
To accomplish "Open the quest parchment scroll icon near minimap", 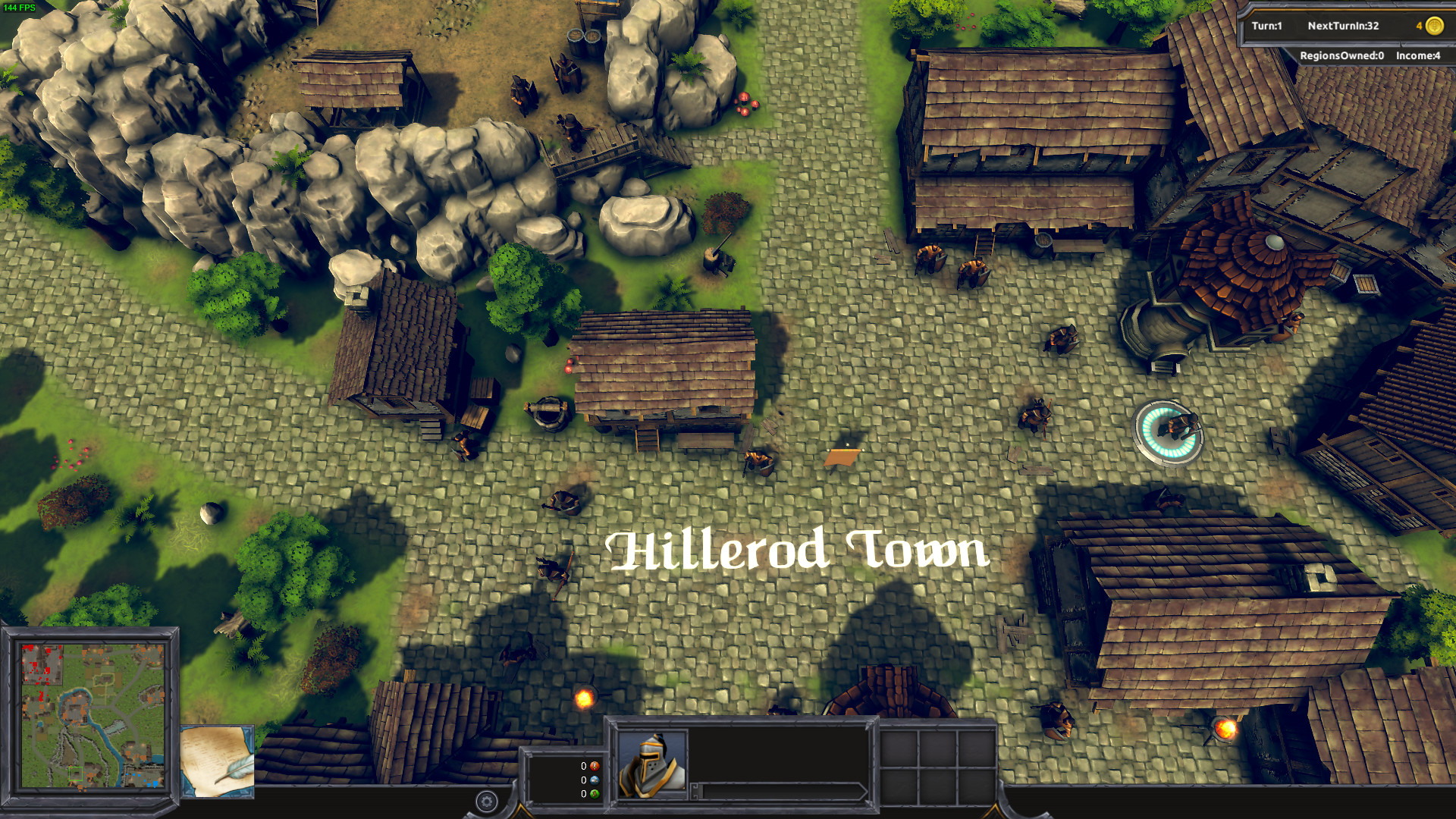I will pyautogui.click(x=218, y=761).
